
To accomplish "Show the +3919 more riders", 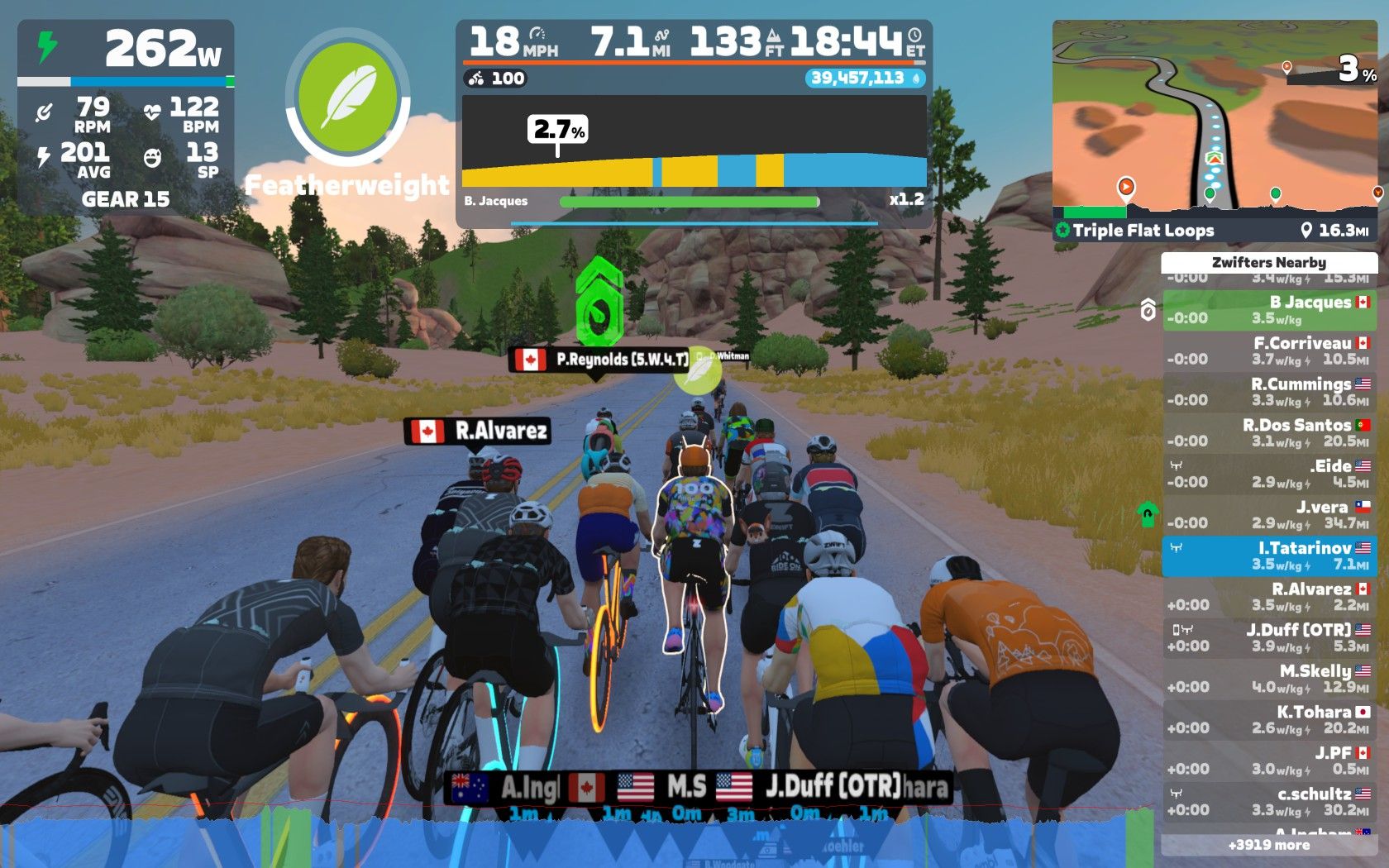I will click(1269, 845).
